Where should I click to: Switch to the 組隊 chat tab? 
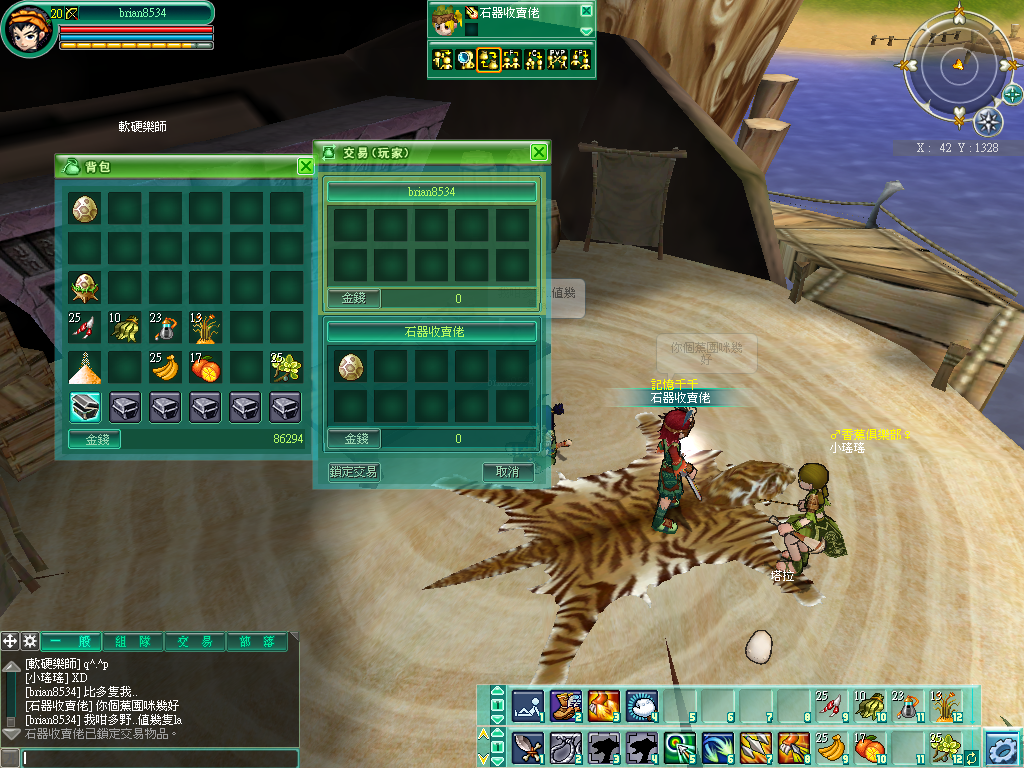(133, 642)
